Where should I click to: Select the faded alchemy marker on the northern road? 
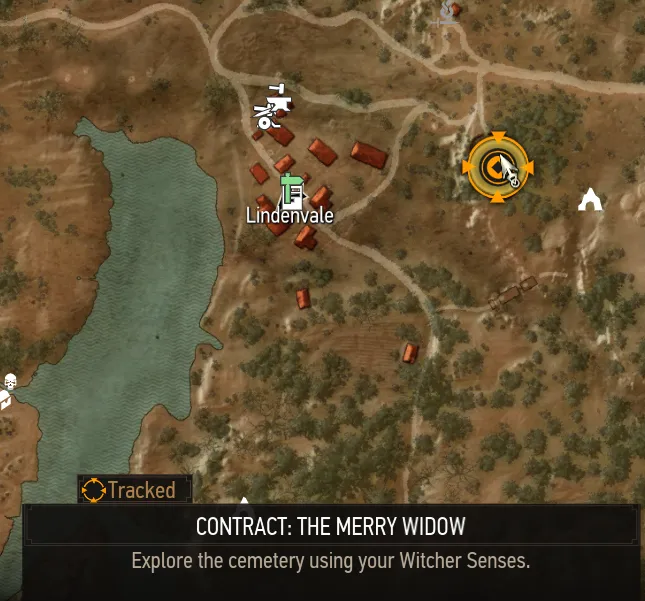click(x=448, y=13)
